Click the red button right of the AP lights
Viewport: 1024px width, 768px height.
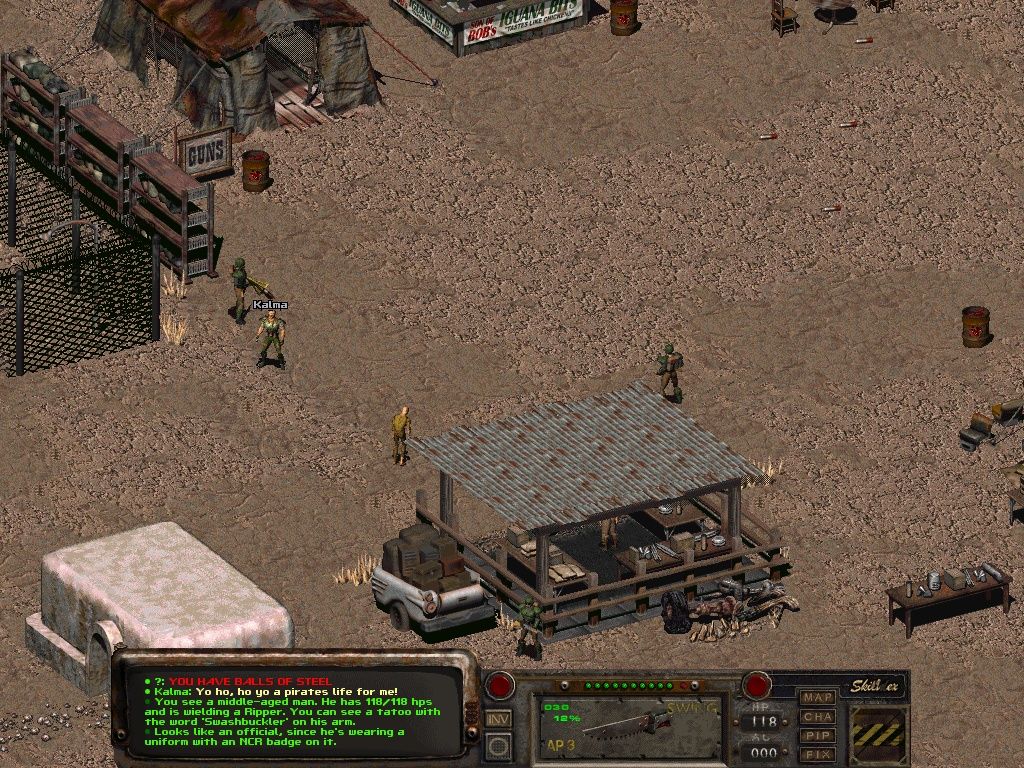point(756,686)
